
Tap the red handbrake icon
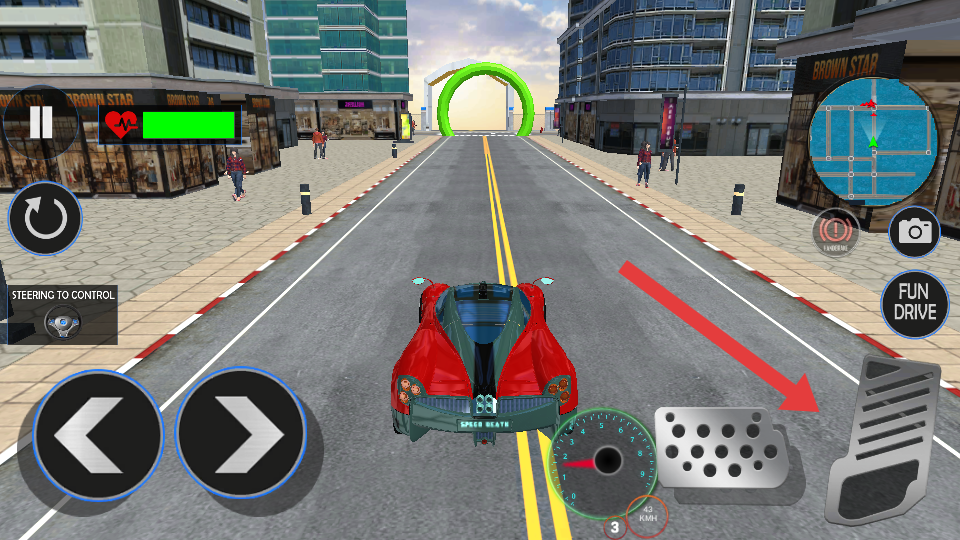click(835, 231)
